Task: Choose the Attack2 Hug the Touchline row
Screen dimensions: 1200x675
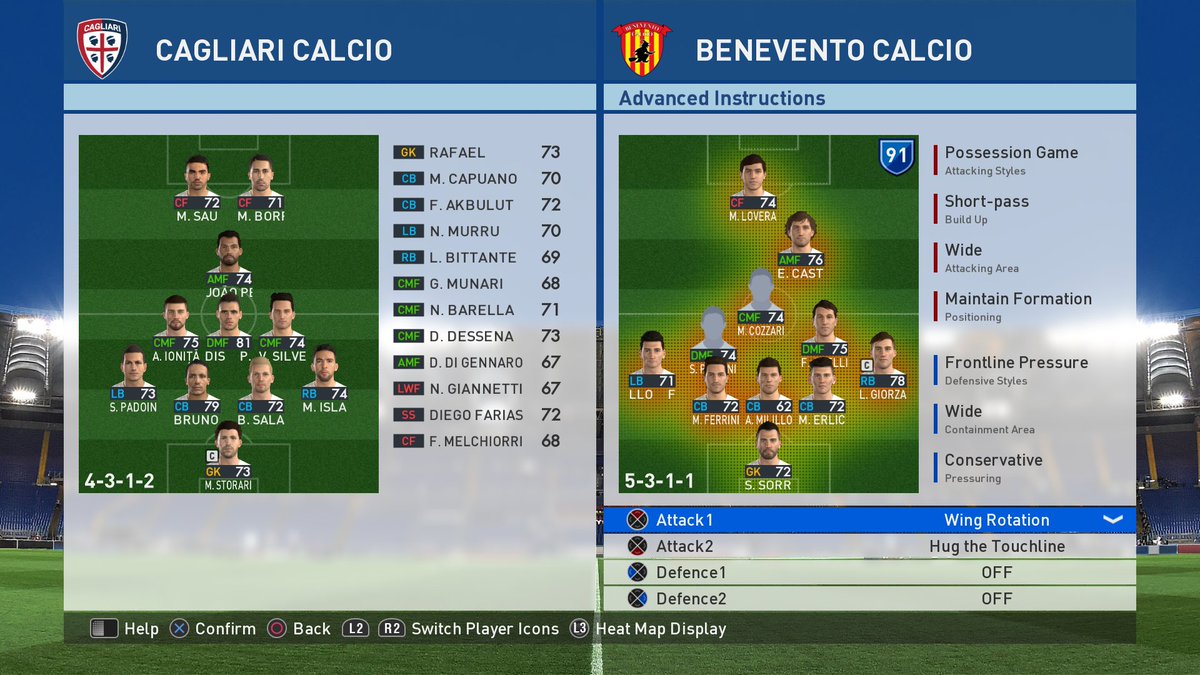Action: tap(868, 546)
